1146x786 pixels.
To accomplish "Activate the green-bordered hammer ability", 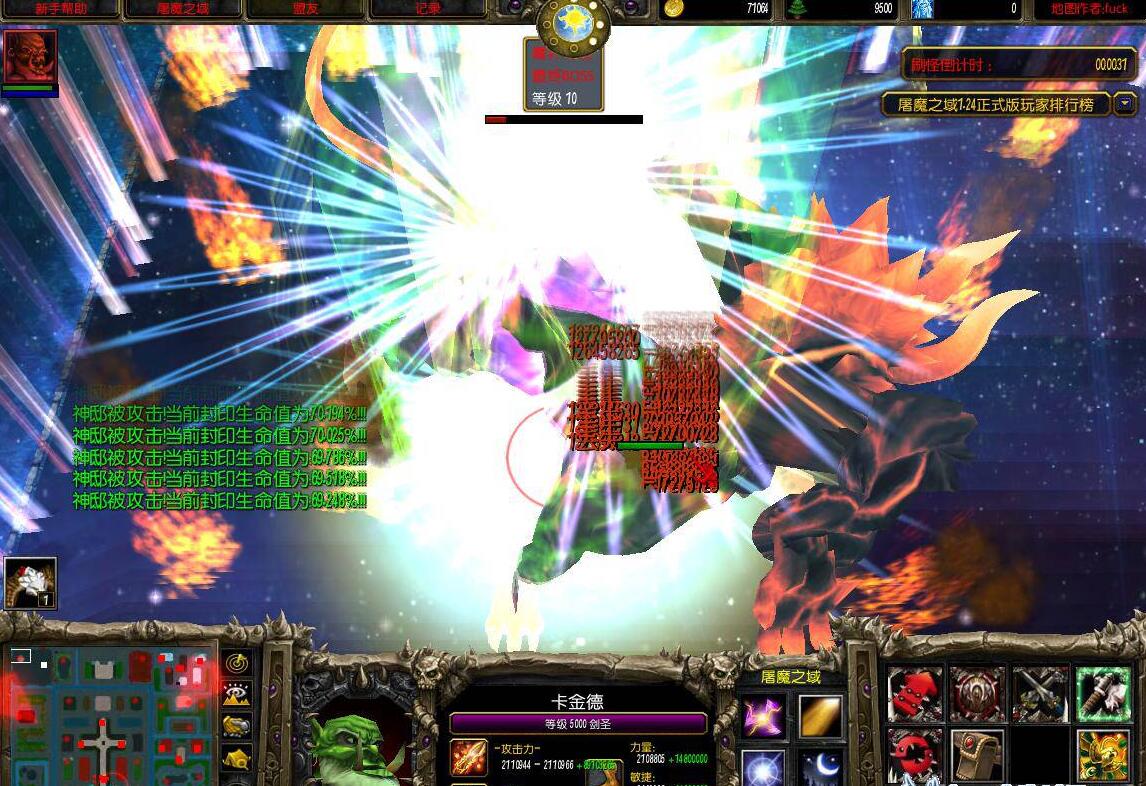I will pyautogui.click(x=1103, y=694).
